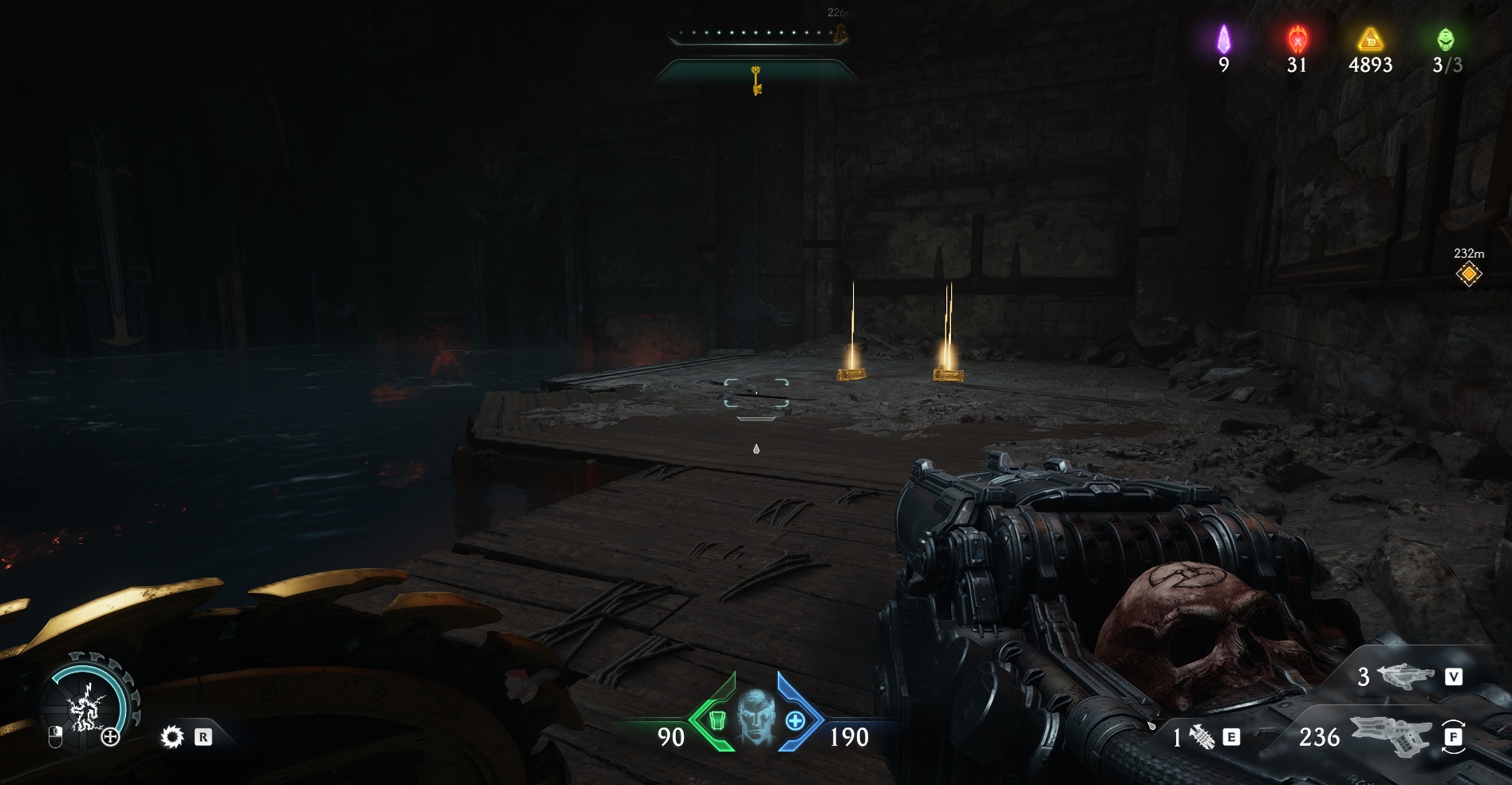The width and height of the screenshot is (1512, 785).
Task: Click the melee weapon icon
Action: 1202,737
